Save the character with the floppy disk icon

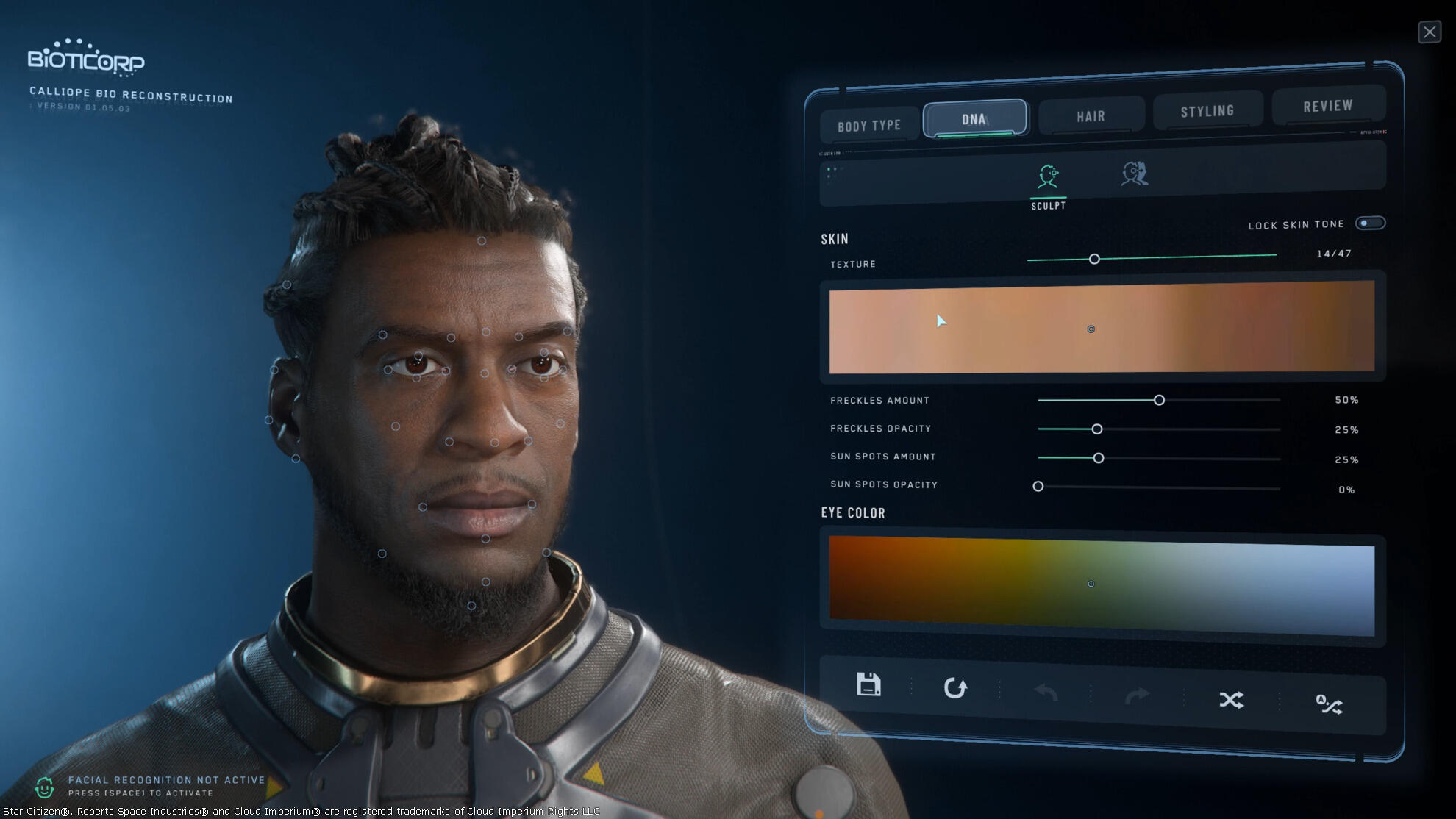tap(868, 684)
